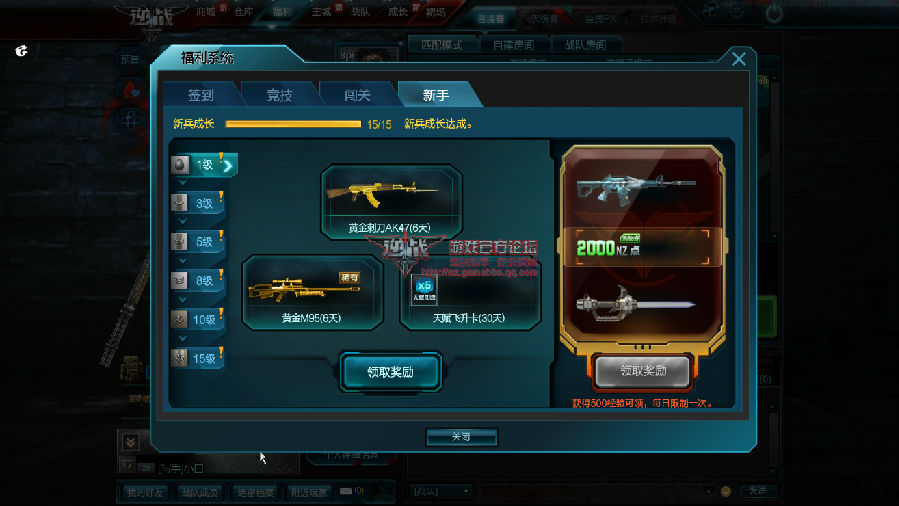Choose the 天赋飞升卡 reward card
The width and height of the screenshot is (899, 506).
tap(470, 292)
